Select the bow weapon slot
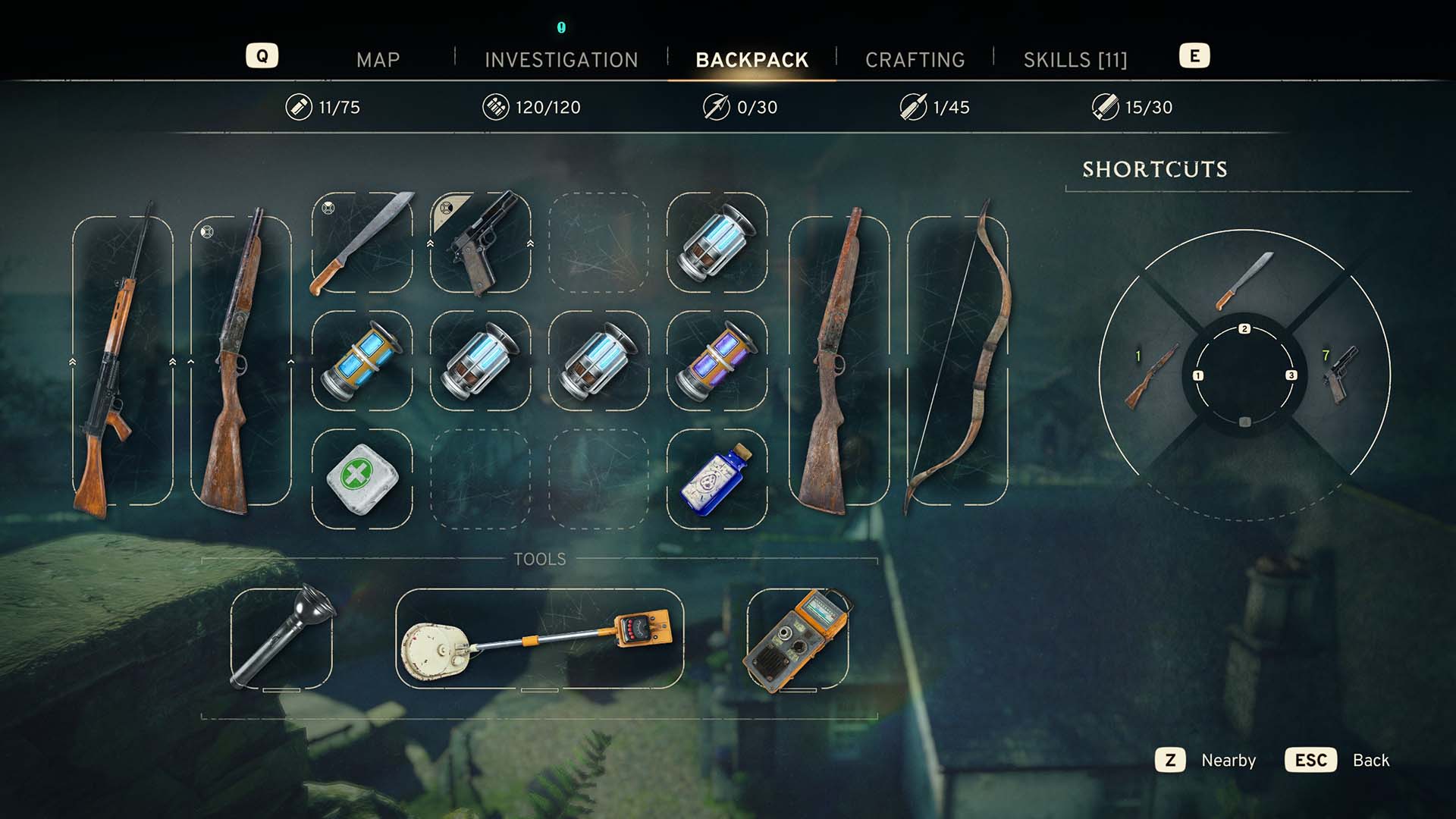Viewport: 1456px width, 819px height. tap(958, 361)
